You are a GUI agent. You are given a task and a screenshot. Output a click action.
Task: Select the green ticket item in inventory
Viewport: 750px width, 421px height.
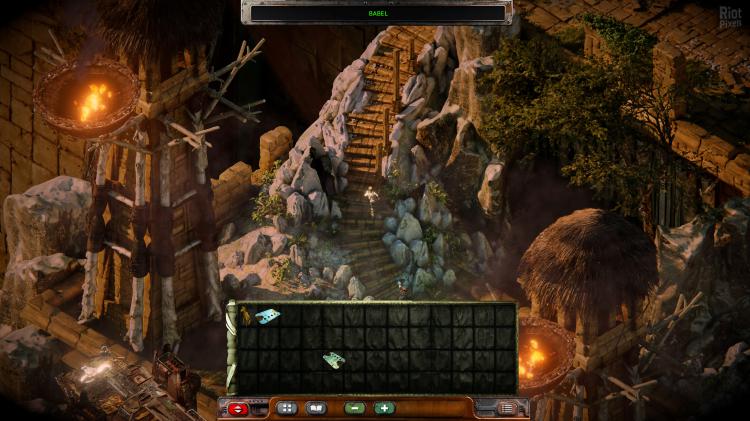click(x=334, y=358)
